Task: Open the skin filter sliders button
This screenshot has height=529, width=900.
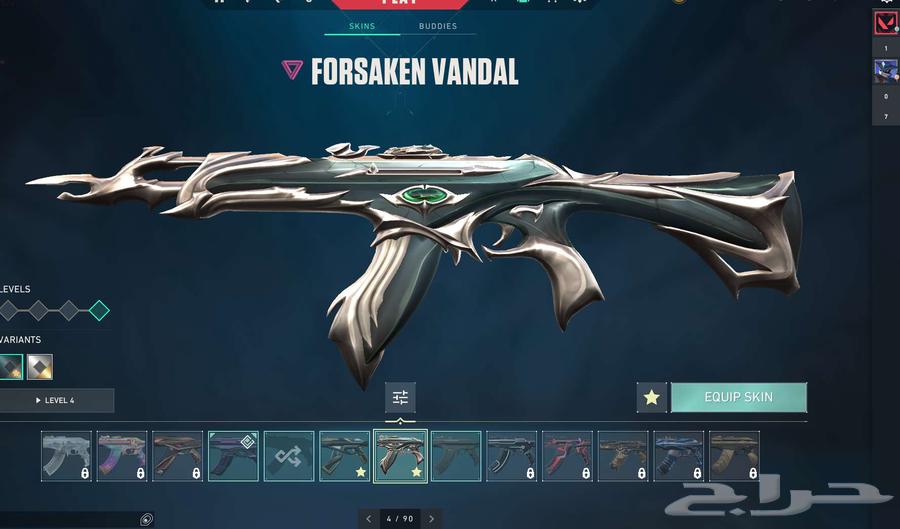Action: (x=400, y=397)
